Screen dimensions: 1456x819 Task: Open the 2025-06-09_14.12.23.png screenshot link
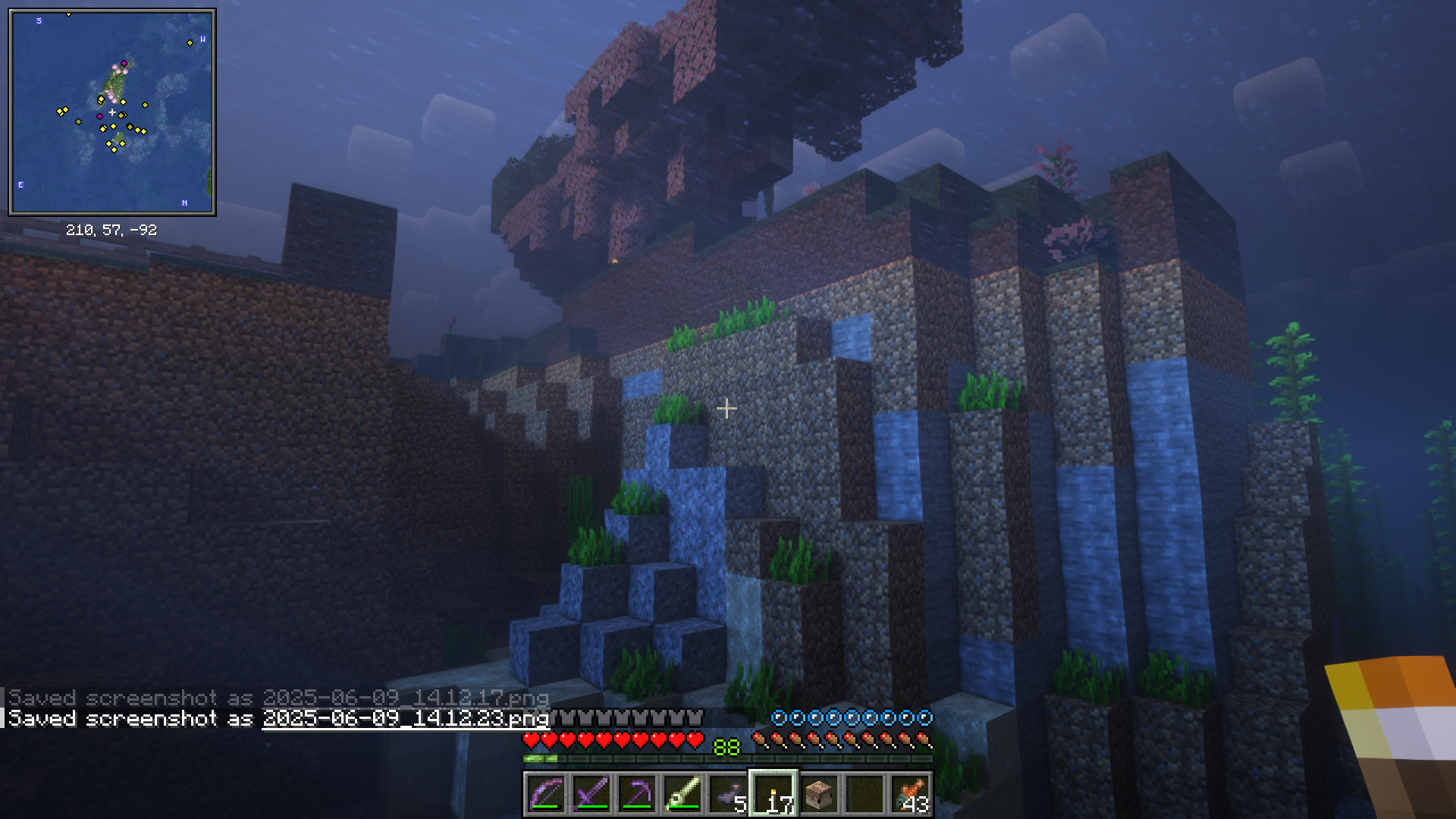pos(405,718)
